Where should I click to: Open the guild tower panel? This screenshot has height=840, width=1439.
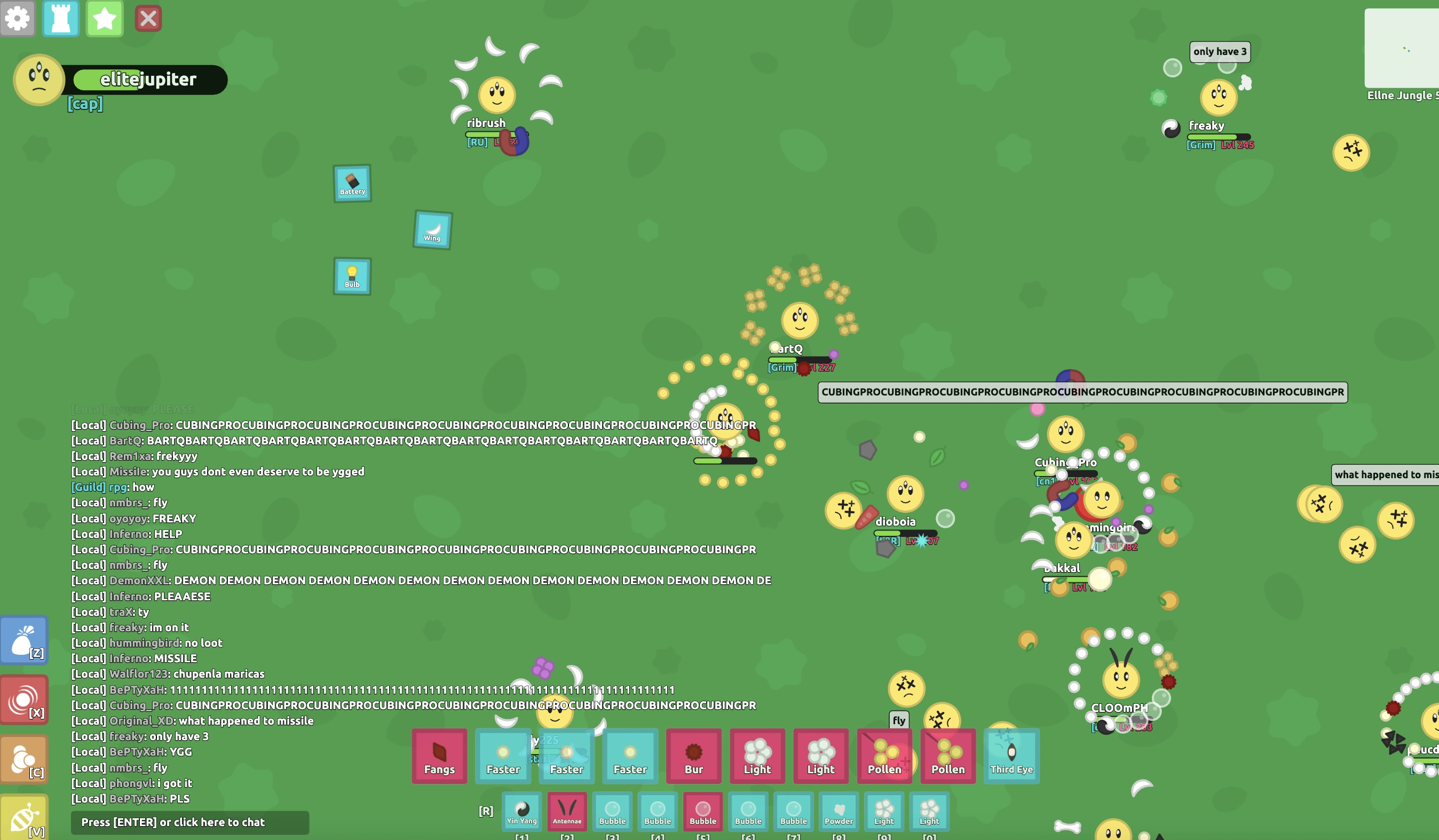click(60, 18)
